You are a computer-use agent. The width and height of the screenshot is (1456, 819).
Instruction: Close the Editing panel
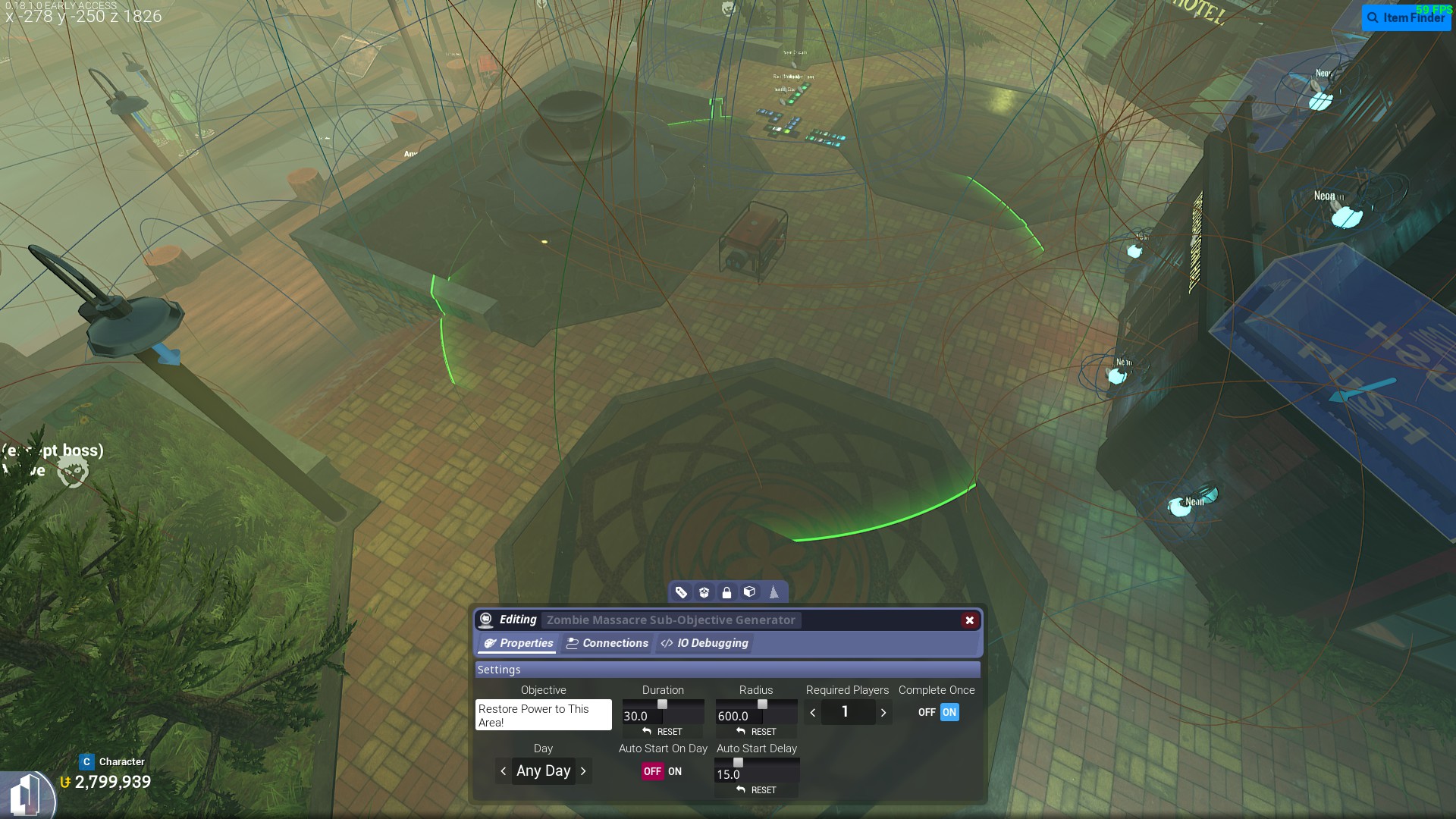[969, 620]
